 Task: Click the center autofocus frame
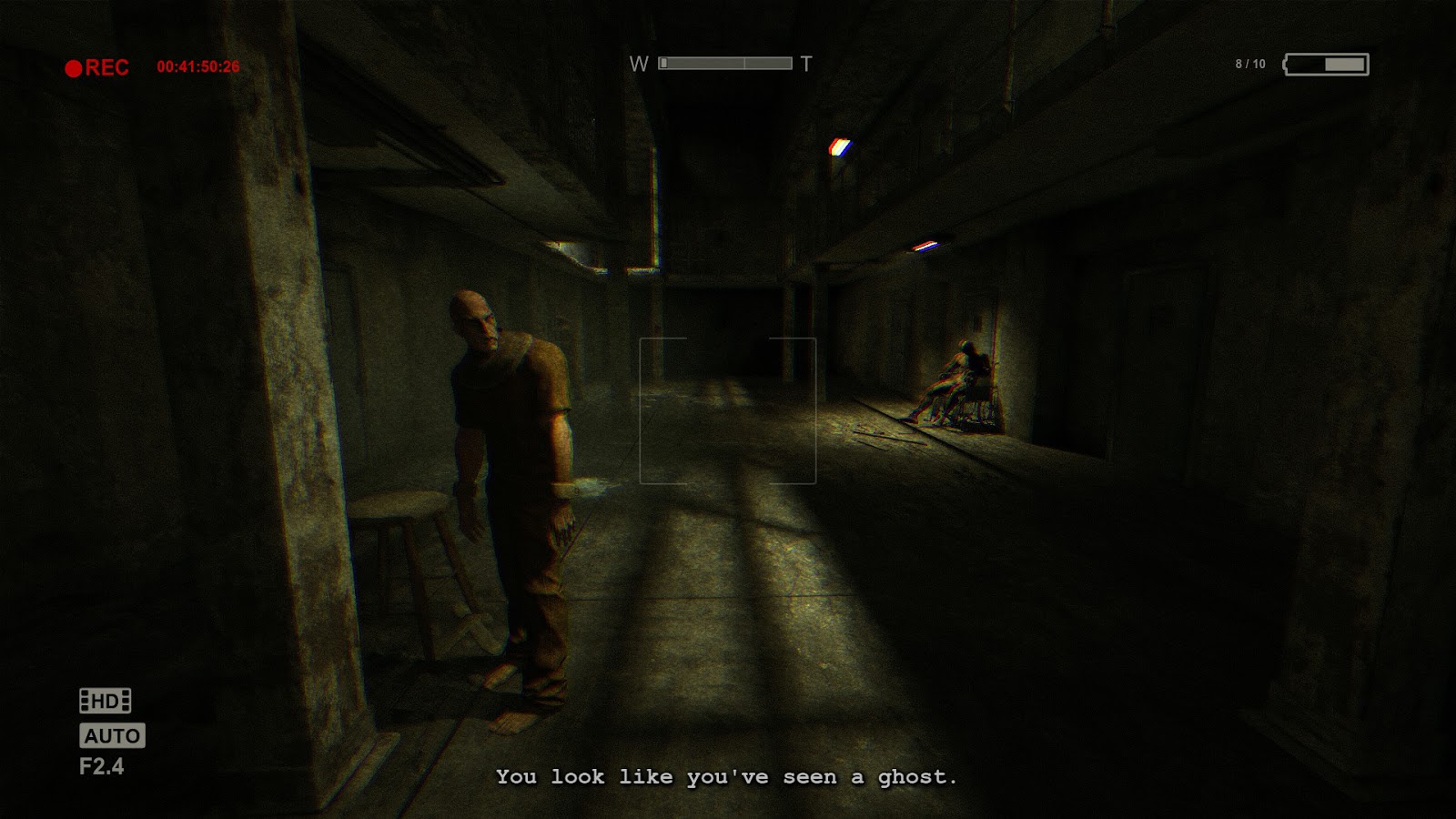coord(730,409)
